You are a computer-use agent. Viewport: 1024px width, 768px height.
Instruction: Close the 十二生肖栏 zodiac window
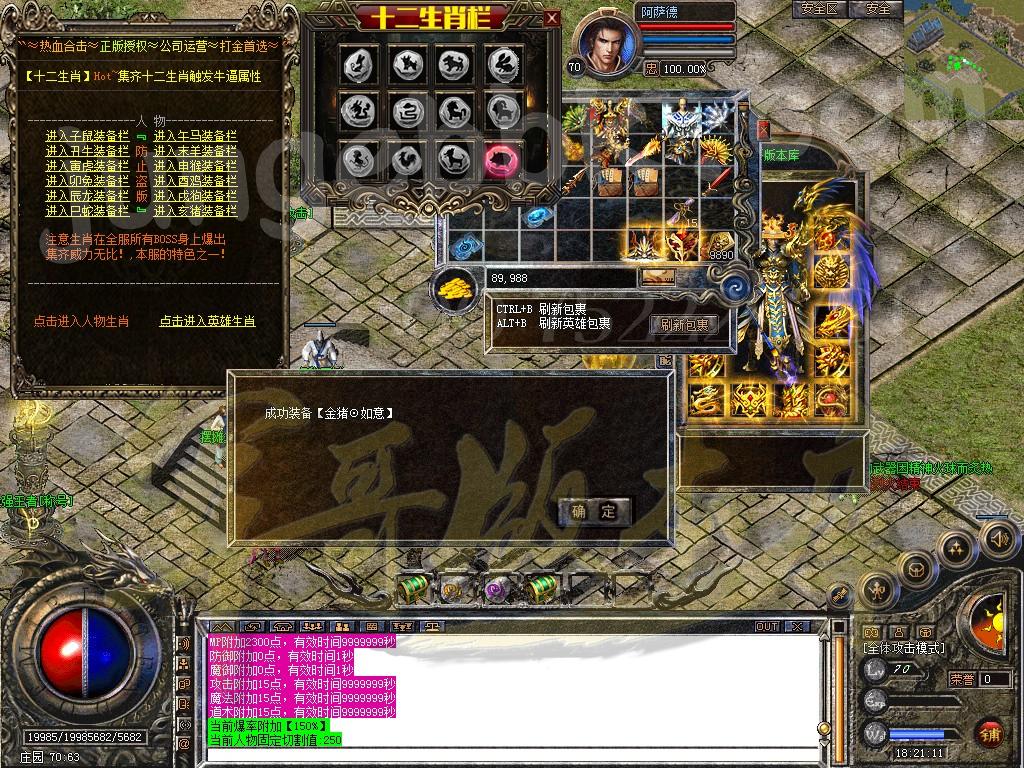coord(552,18)
